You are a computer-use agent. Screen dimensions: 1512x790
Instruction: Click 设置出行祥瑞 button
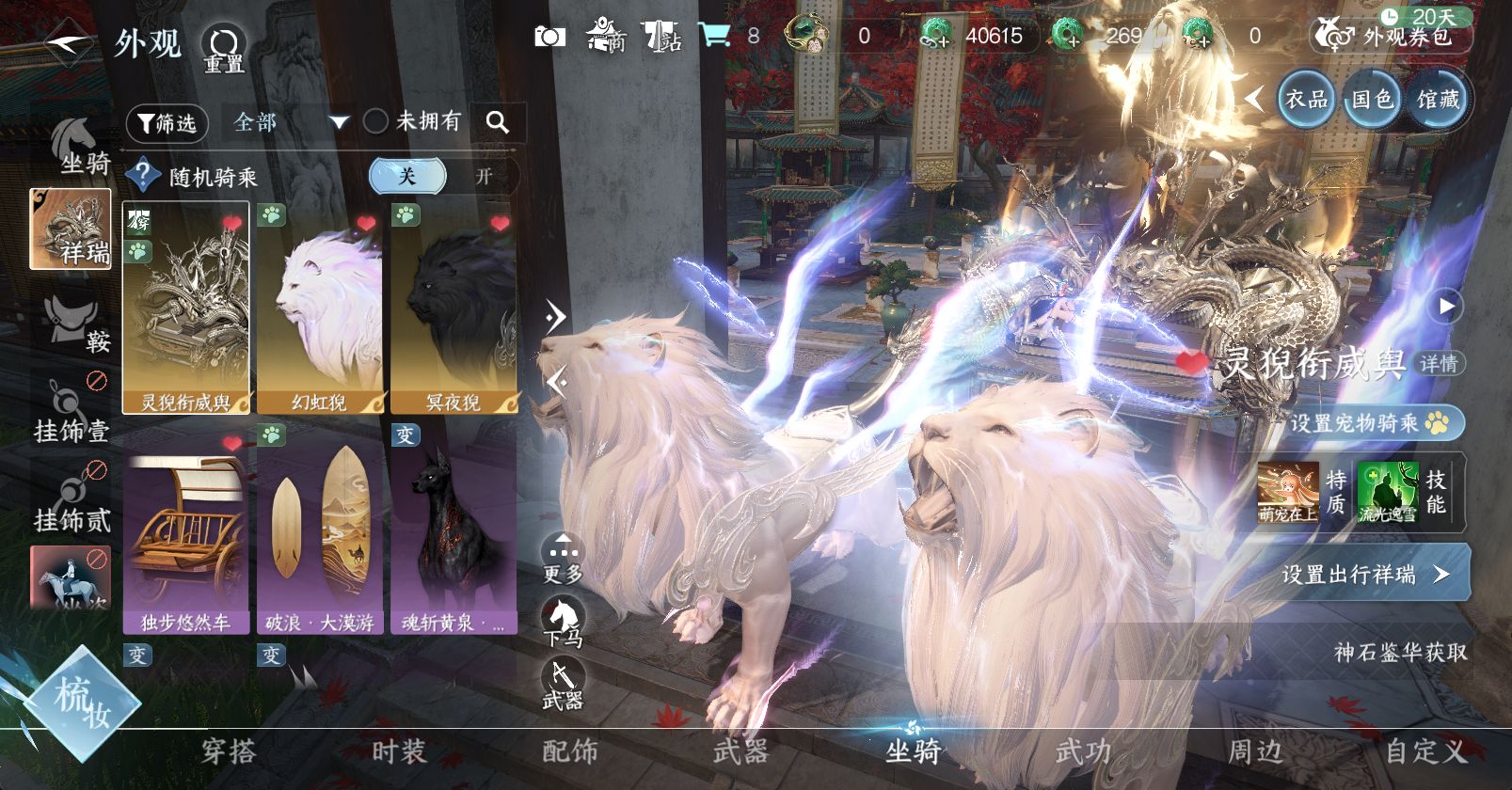1364,574
